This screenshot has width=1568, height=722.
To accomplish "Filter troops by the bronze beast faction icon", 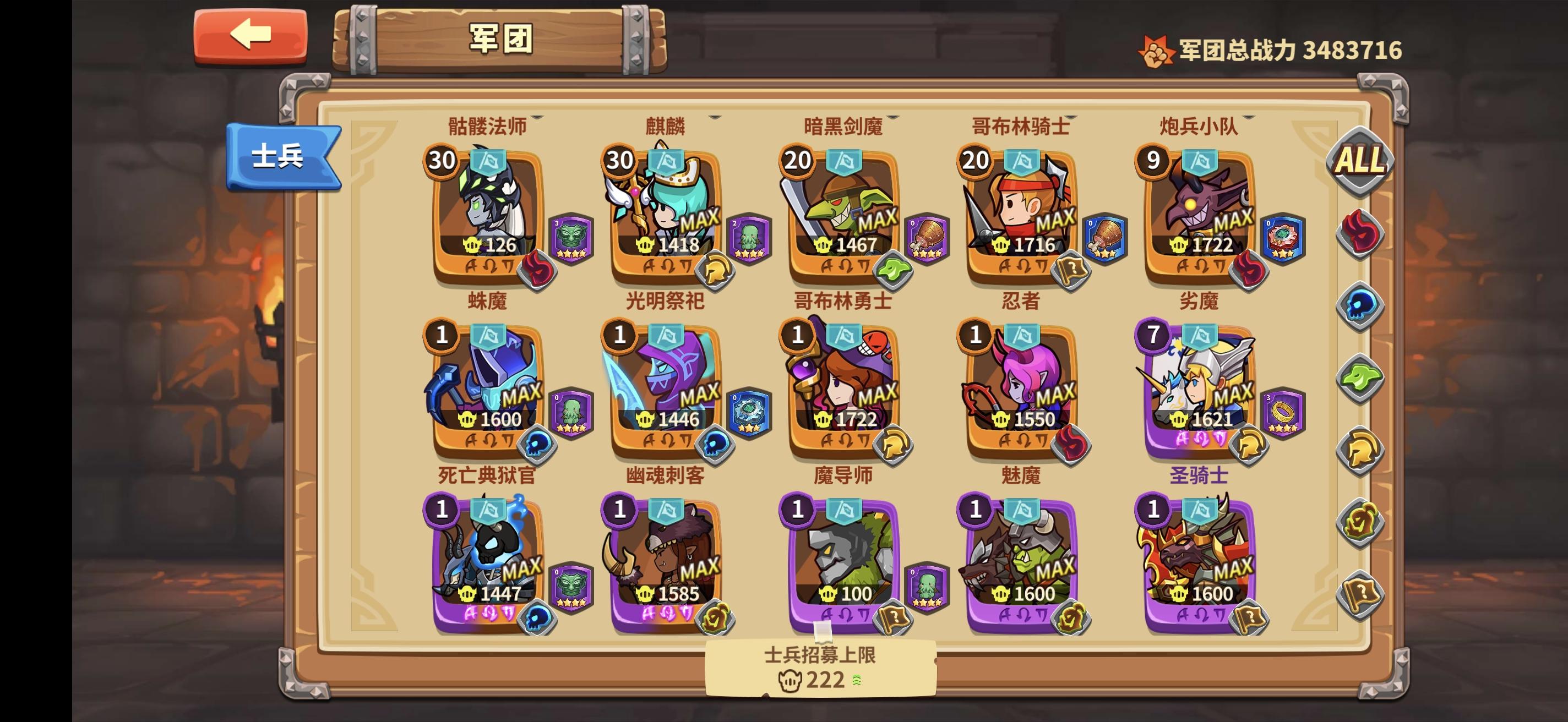I will click(1359, 519).
